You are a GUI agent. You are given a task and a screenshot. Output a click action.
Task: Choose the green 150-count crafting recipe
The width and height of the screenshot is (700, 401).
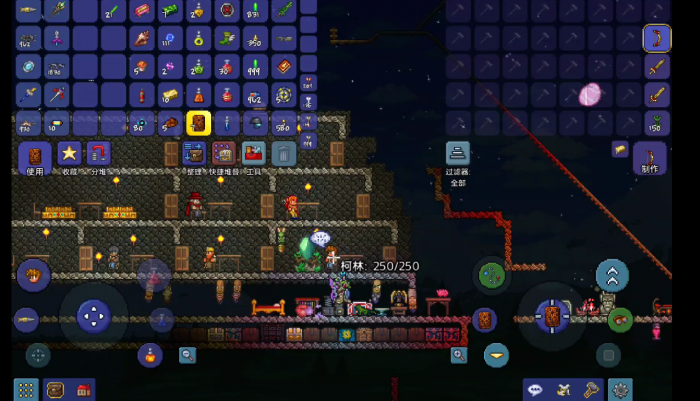[656, 123]
